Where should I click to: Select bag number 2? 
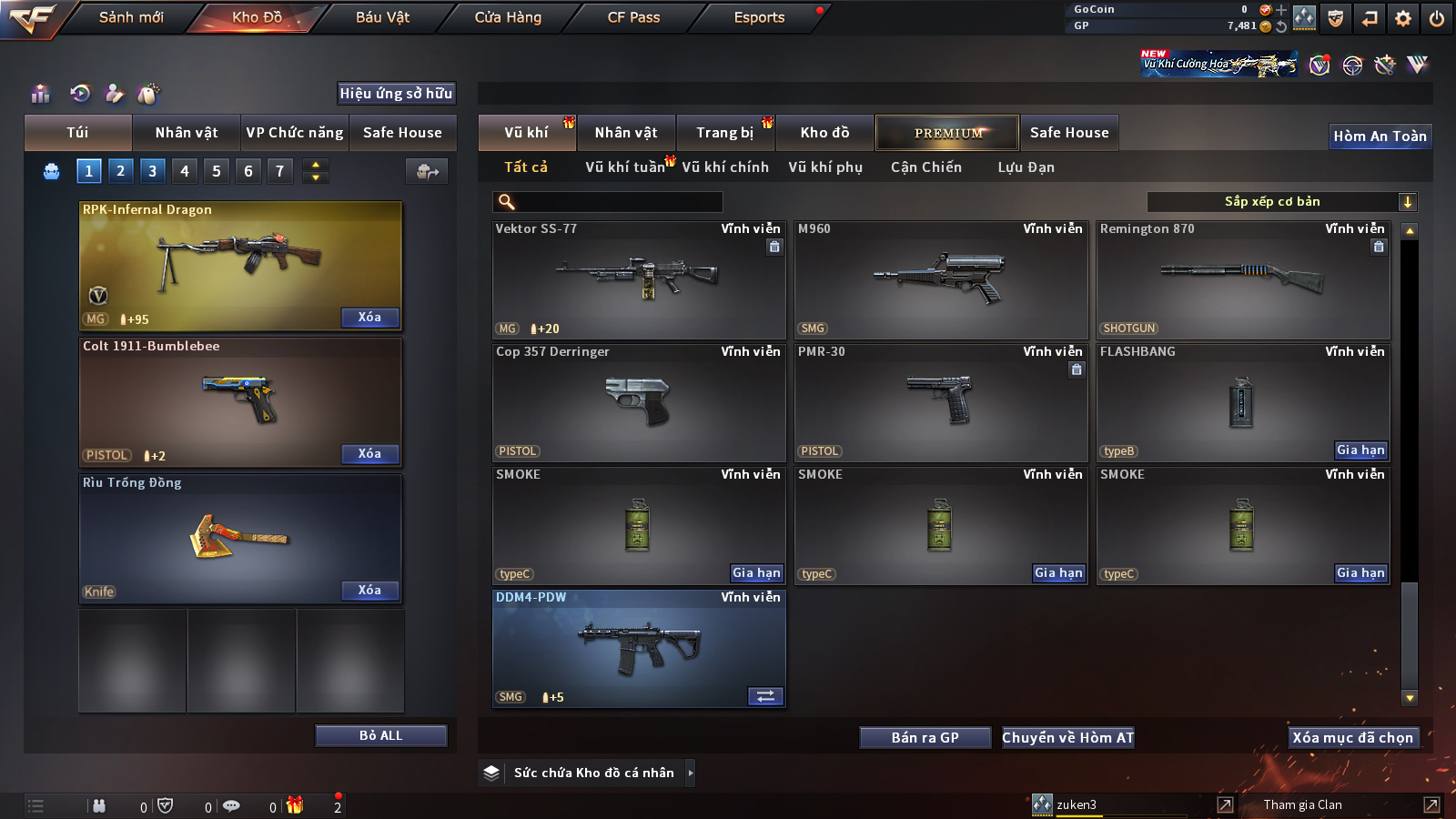tap(120, 171)
